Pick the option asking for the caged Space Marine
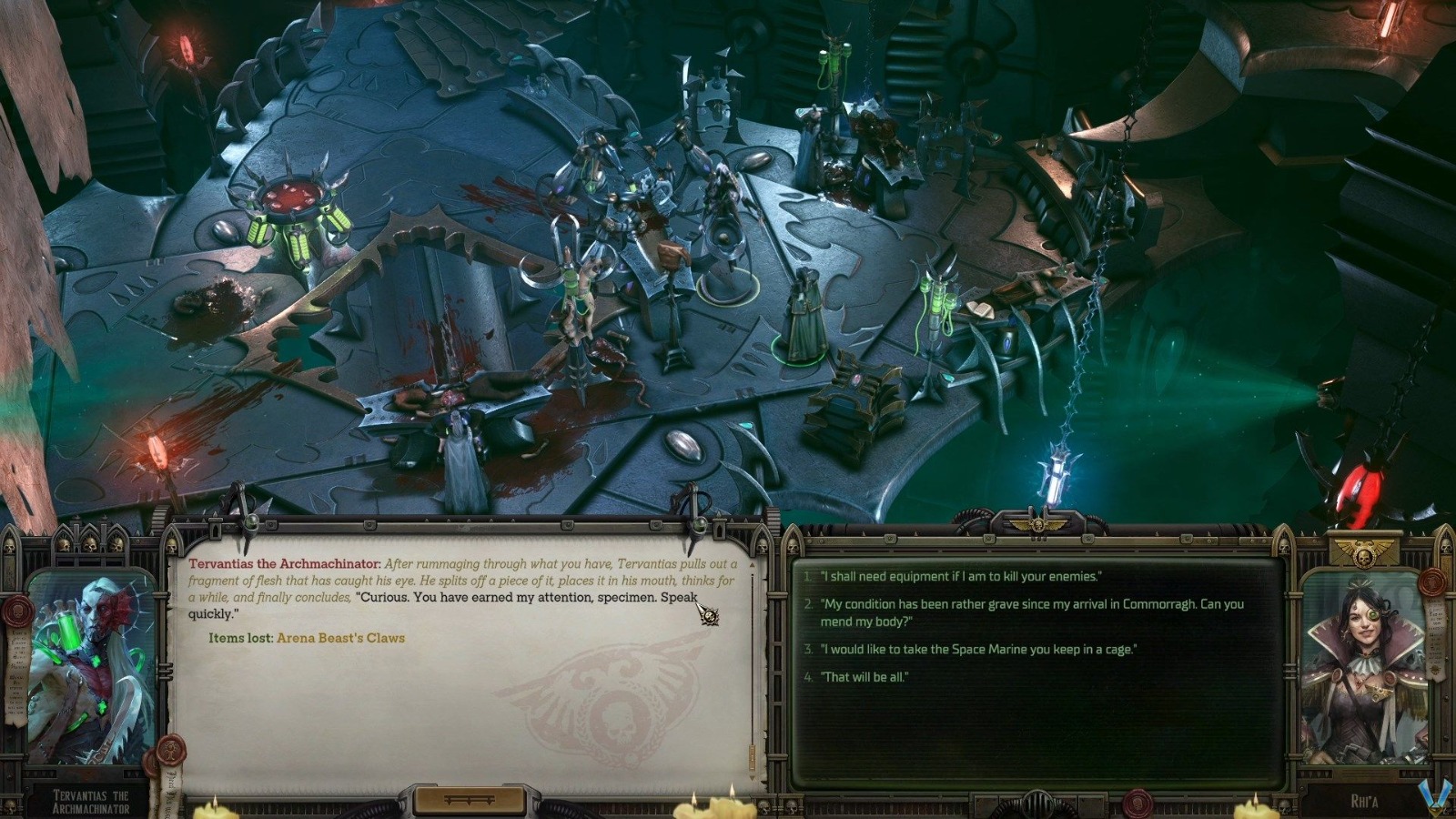 (x=983, y=650)
